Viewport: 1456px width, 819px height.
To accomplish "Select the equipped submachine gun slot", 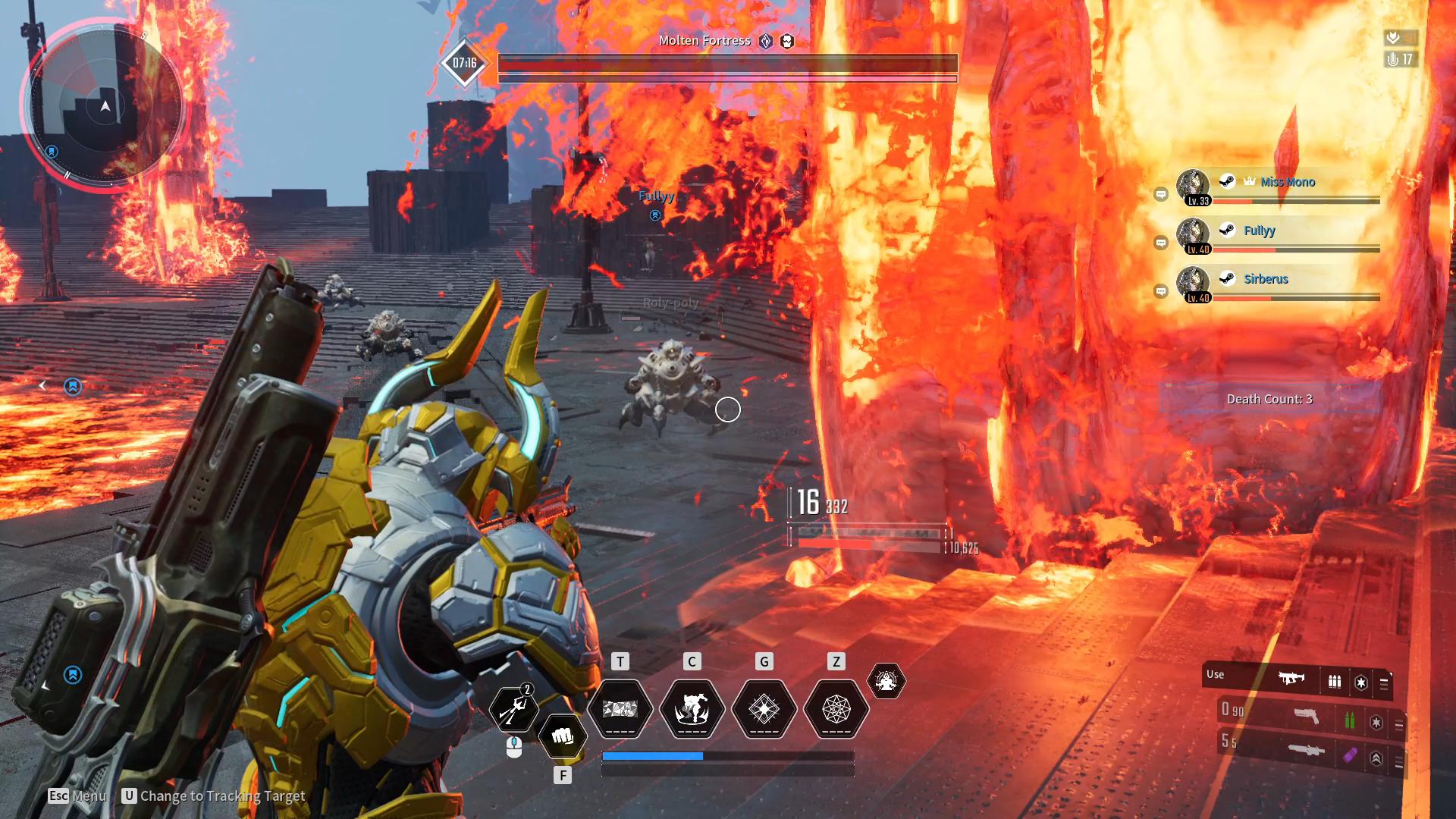I will pyautogui.click(x=1291, y=678).
